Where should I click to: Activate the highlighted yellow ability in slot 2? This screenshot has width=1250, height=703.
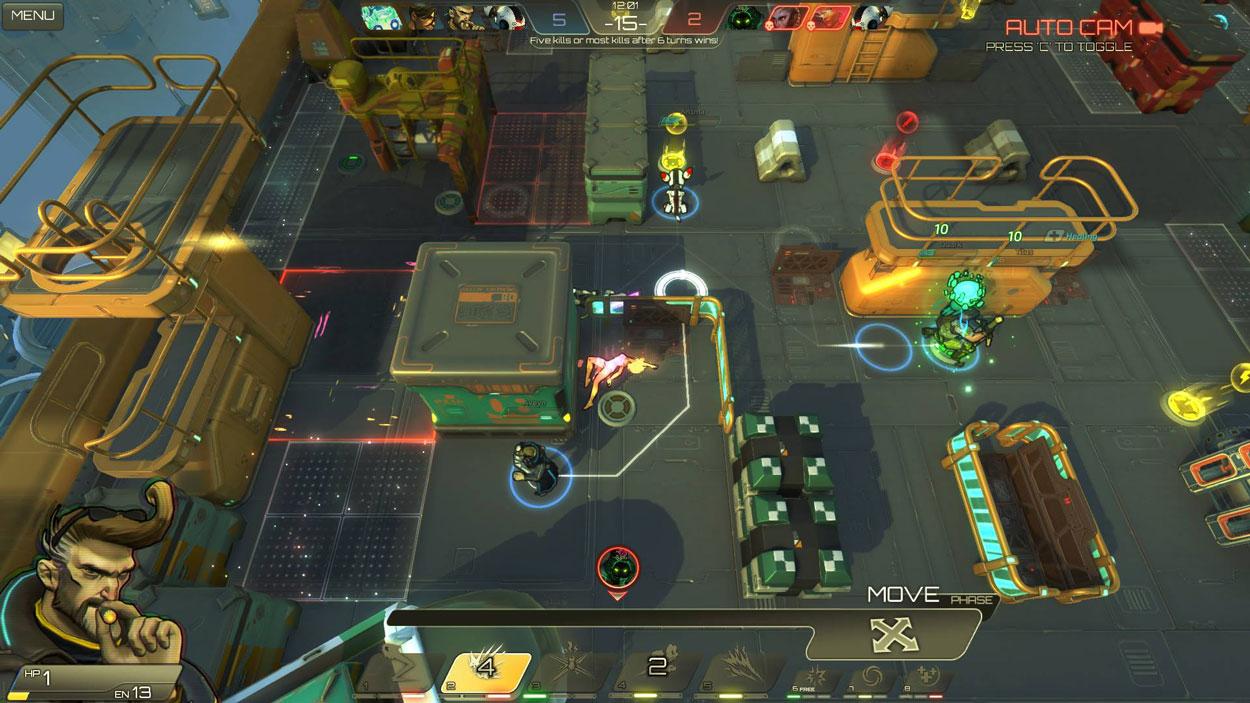tap(486, 668)
